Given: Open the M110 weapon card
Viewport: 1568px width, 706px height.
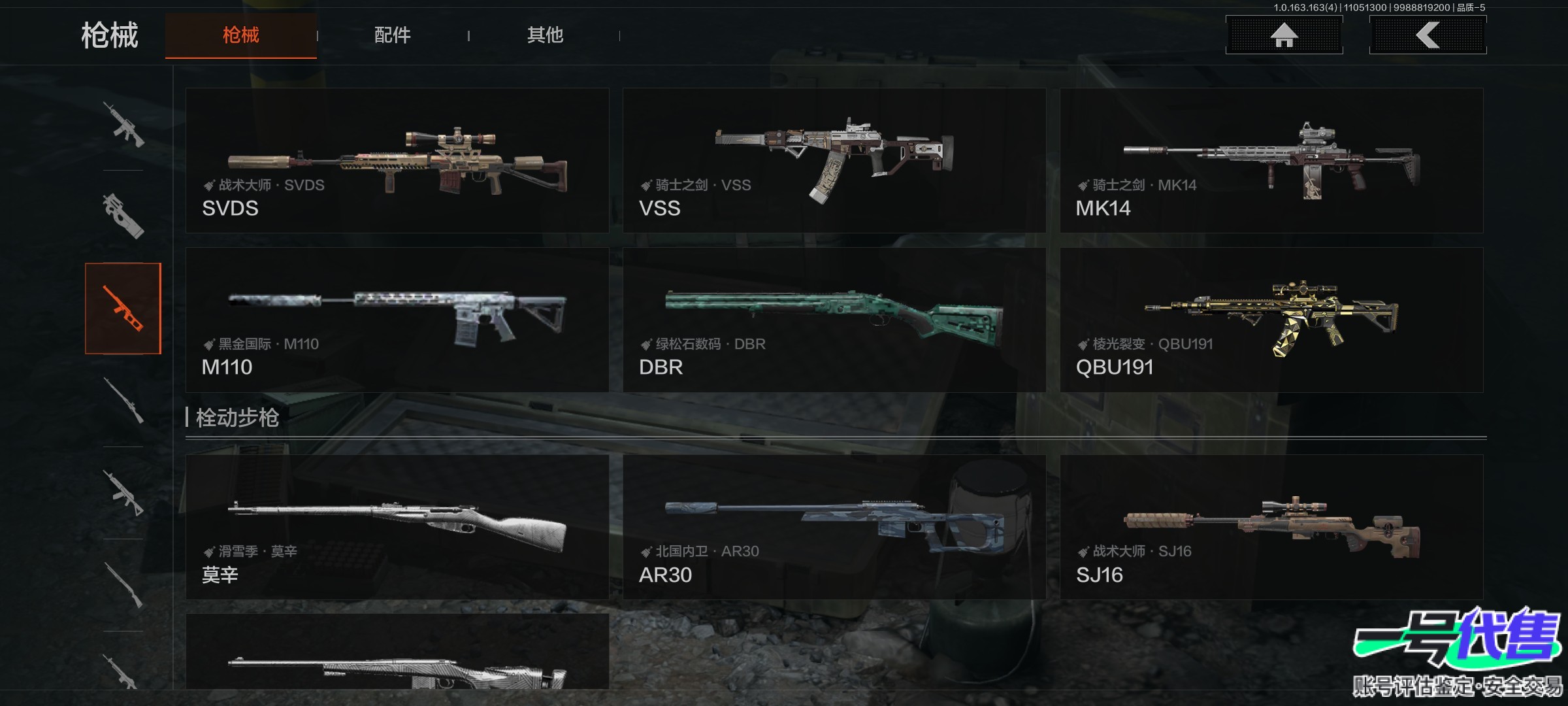Looking at the screenshot, I should 397,320.
